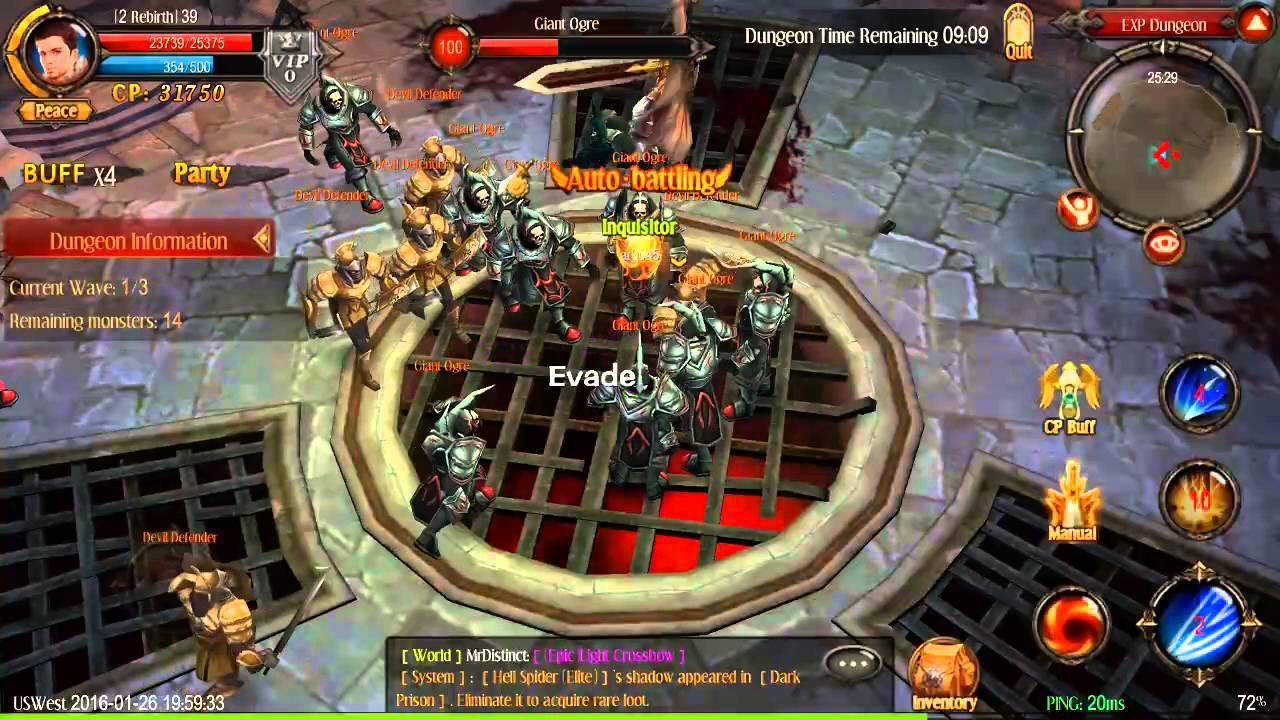Quit the dungeon via the Quit button
1280x720 pixels.
point(1019,28)
